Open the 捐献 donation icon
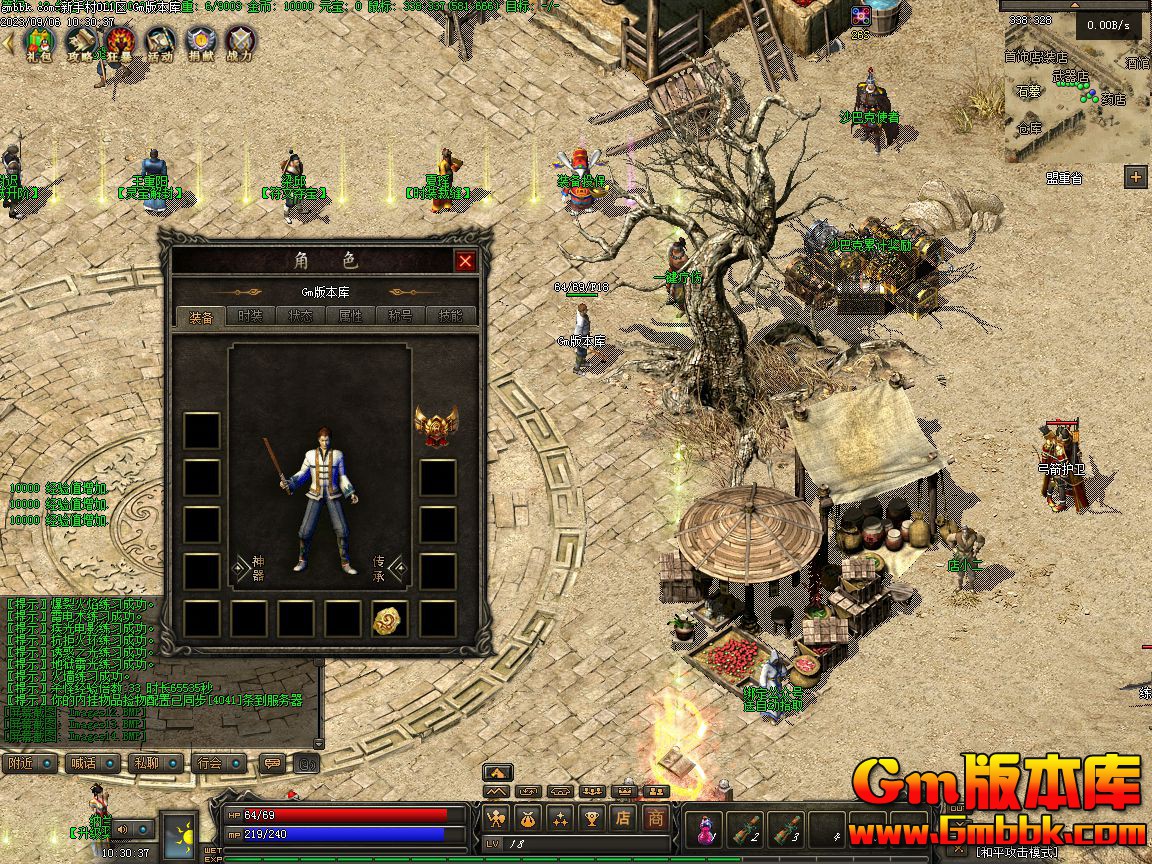1152x864 pixels. coord(200,42)
